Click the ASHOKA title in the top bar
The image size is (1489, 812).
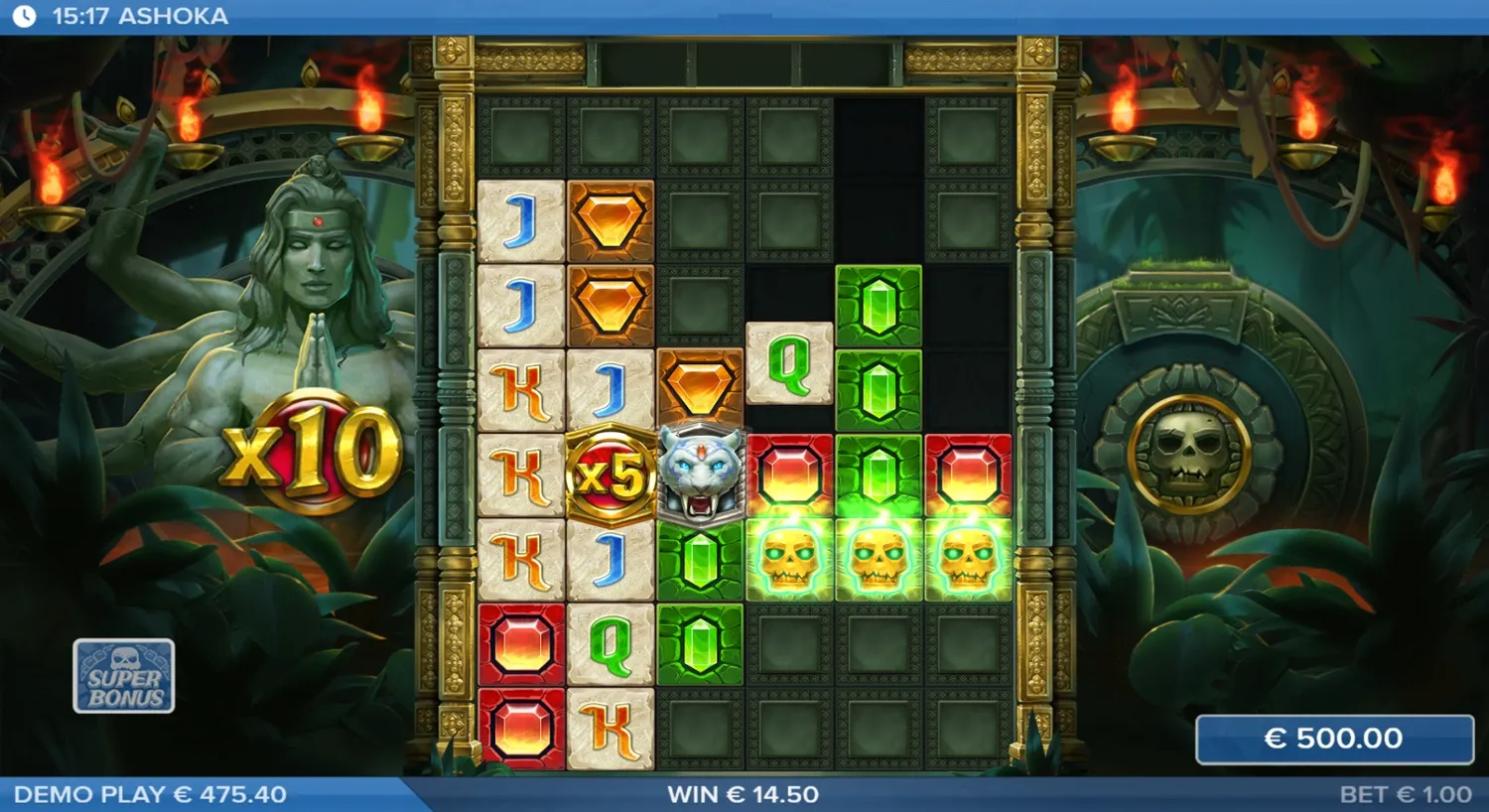(174, 15)
